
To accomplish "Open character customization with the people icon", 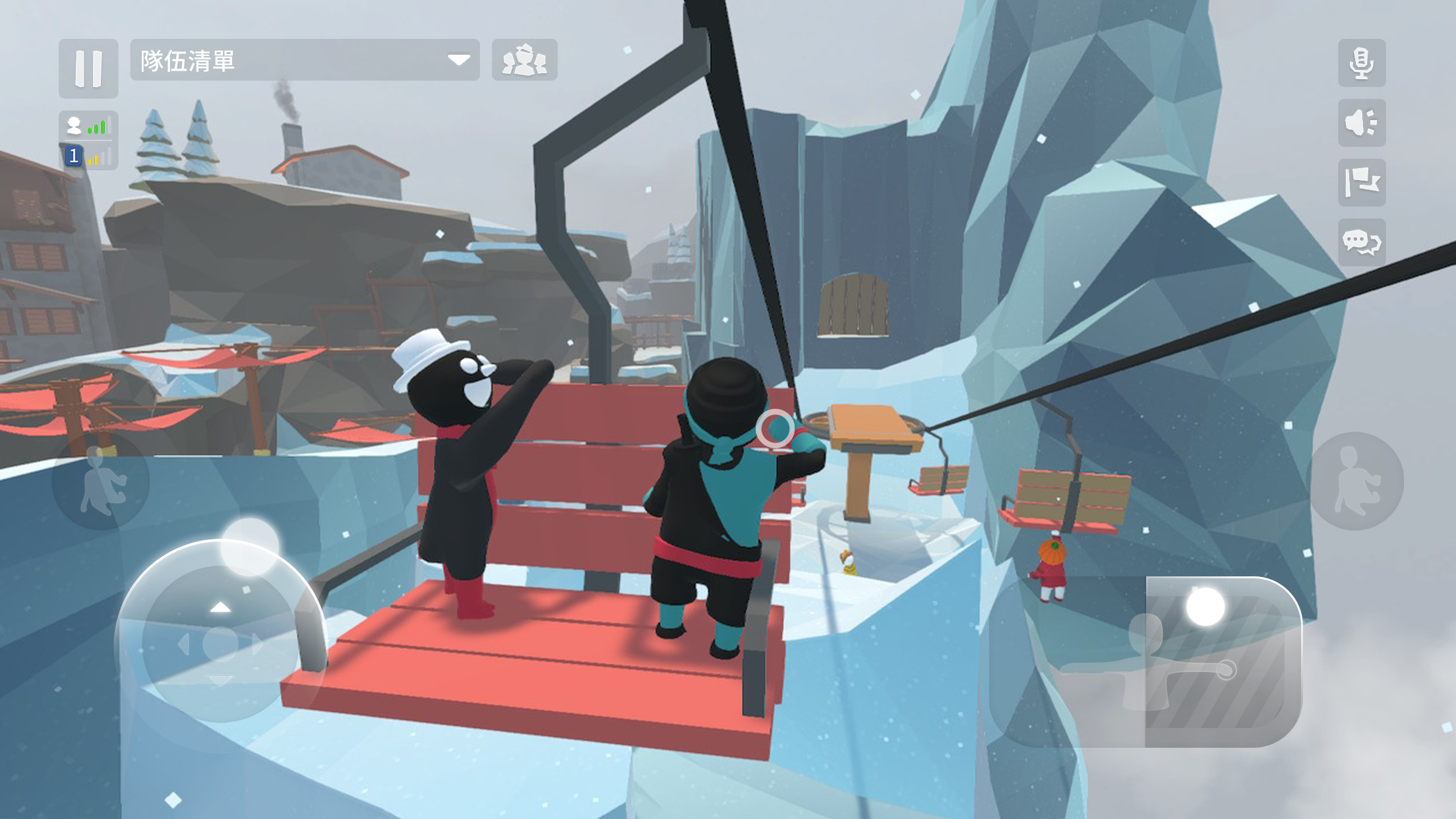I will [524, 61].
